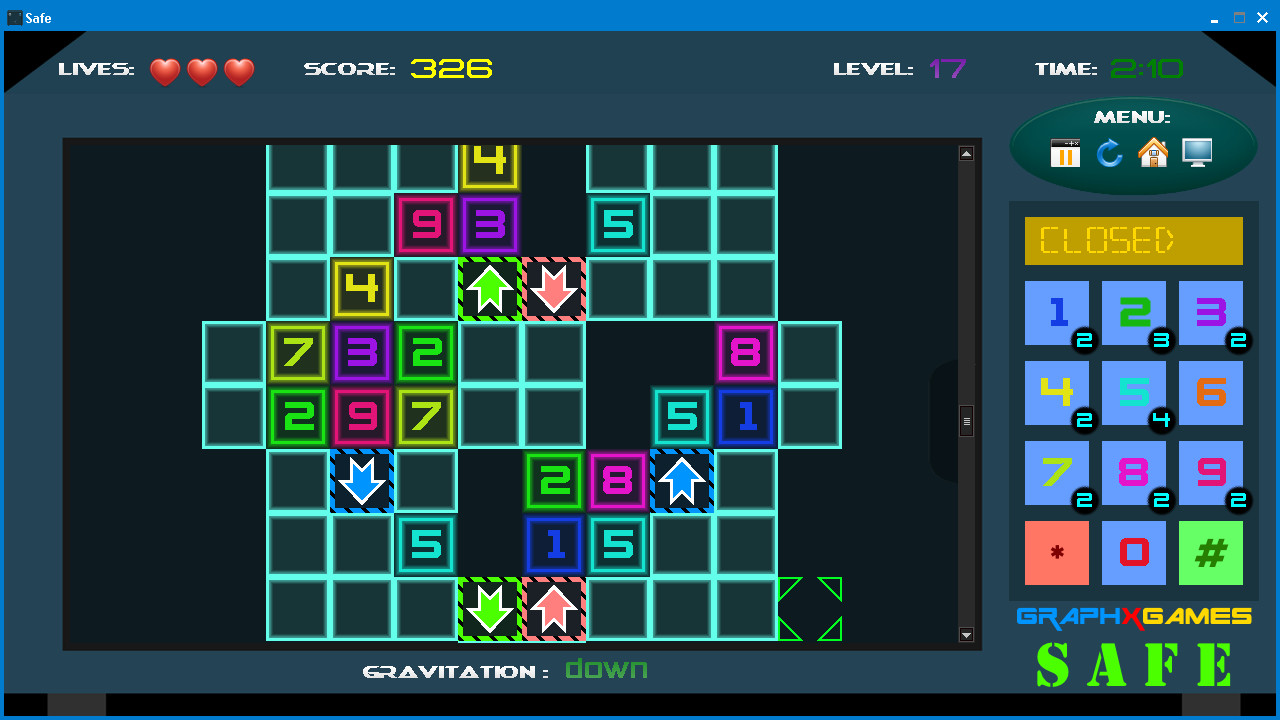Click the red down arrow tile near the top
Image resolution: width=1280 pixels, height=720 pixels.
tap(554, 290)
